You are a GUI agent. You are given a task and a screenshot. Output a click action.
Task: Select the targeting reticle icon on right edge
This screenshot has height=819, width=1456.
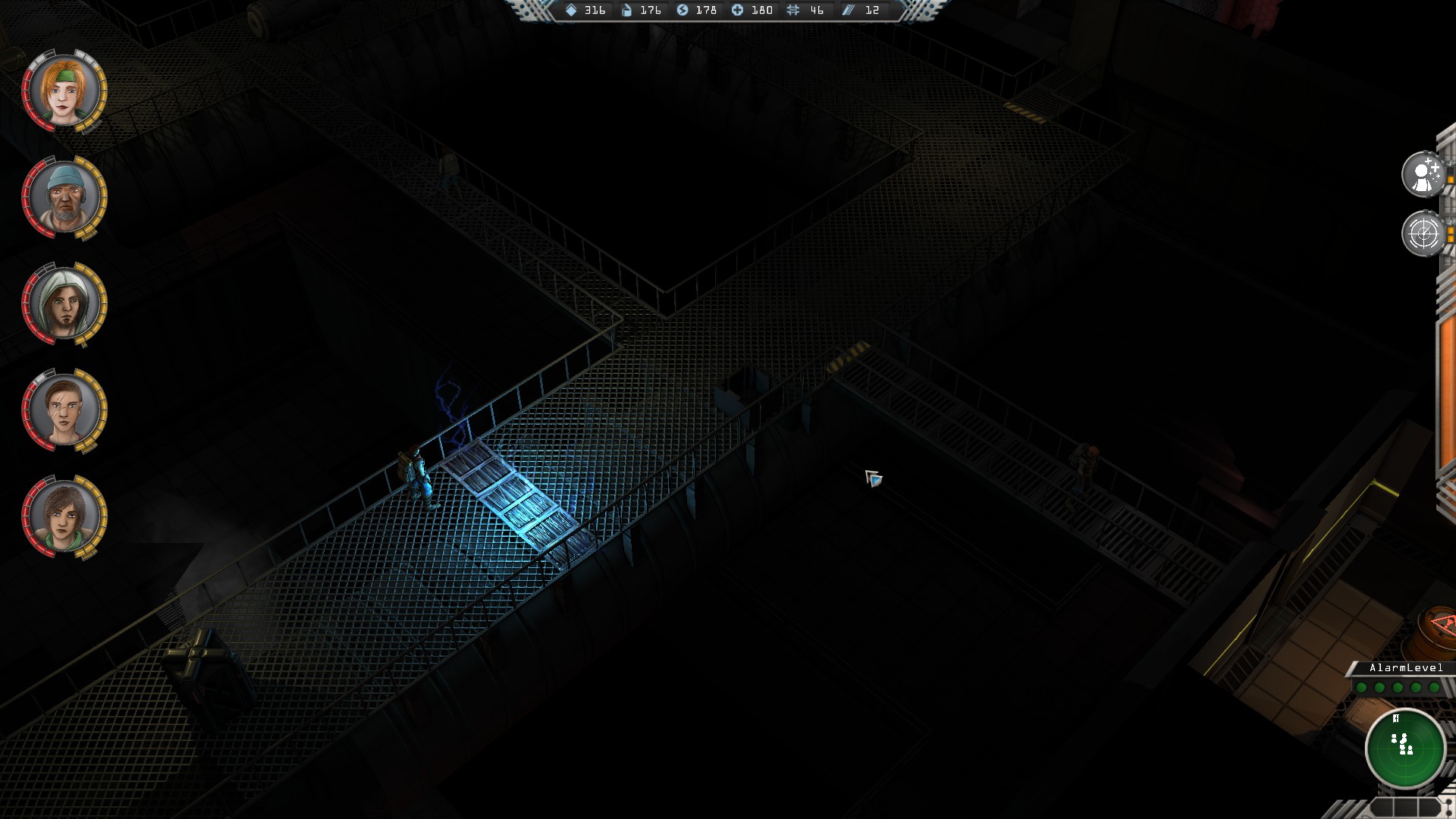pos(1424,234)
